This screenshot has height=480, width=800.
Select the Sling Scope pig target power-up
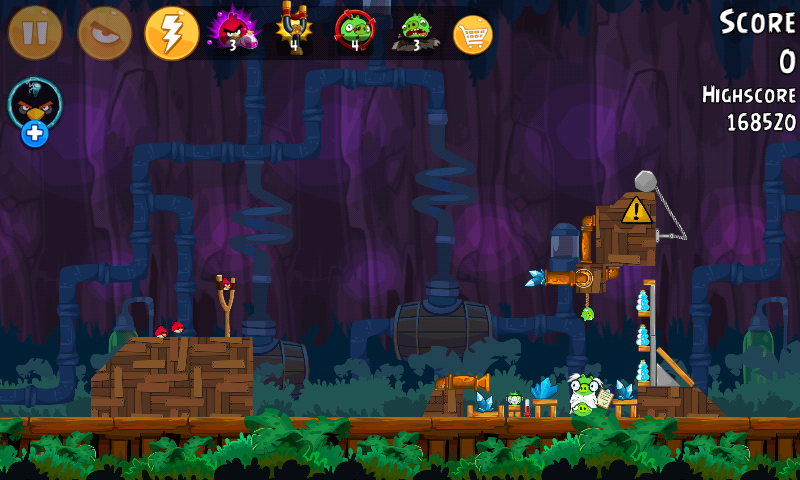(354, 31)
